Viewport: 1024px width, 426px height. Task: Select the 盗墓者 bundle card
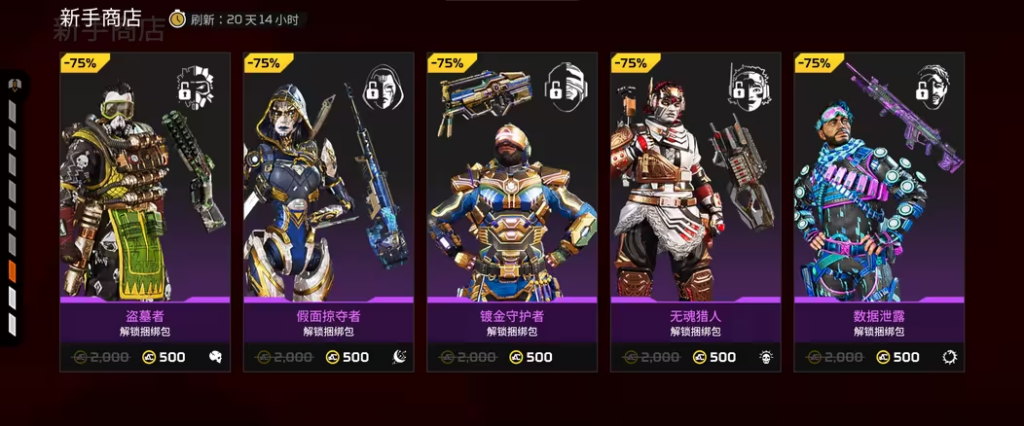[145, 210]
